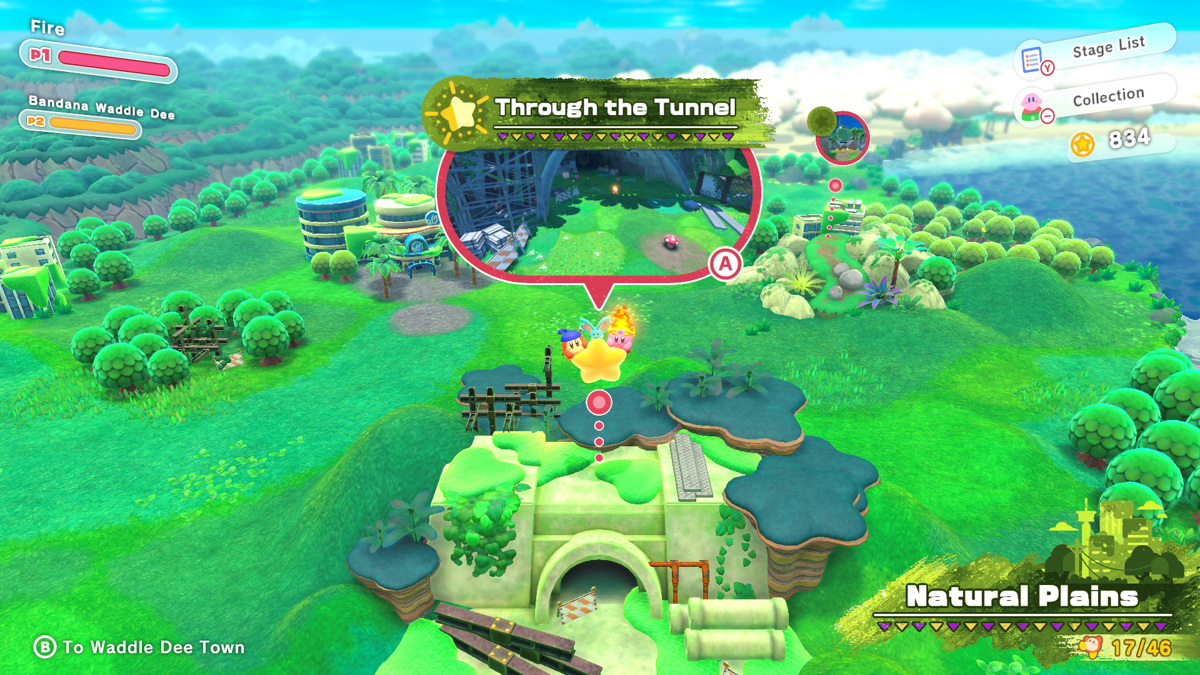Choose the neighboring stage preview bubble
Viewport: 1200px width, 675px height.
point(842,137)
